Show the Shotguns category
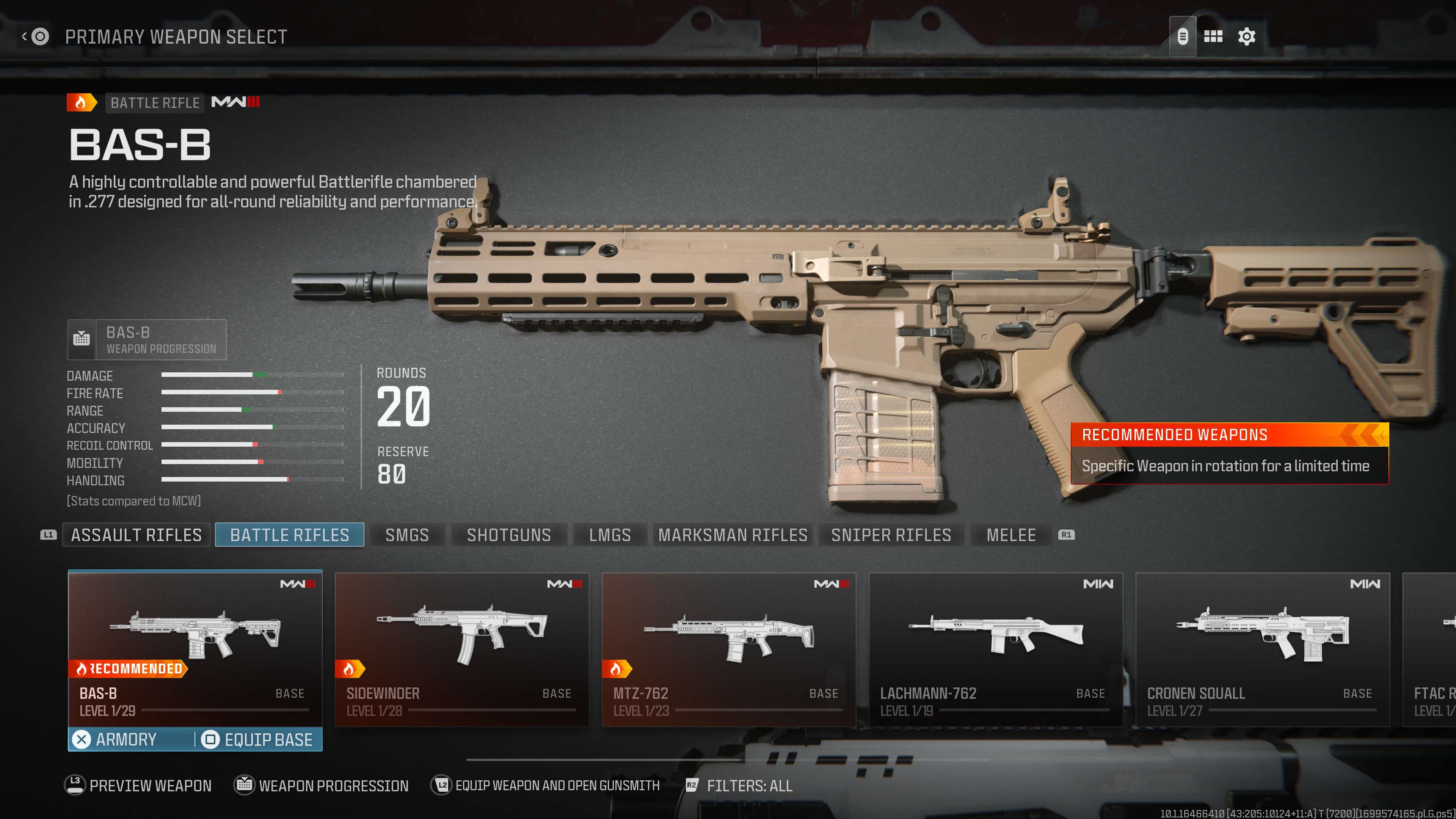Screen dimensions: 1456x819 [509, 535]
